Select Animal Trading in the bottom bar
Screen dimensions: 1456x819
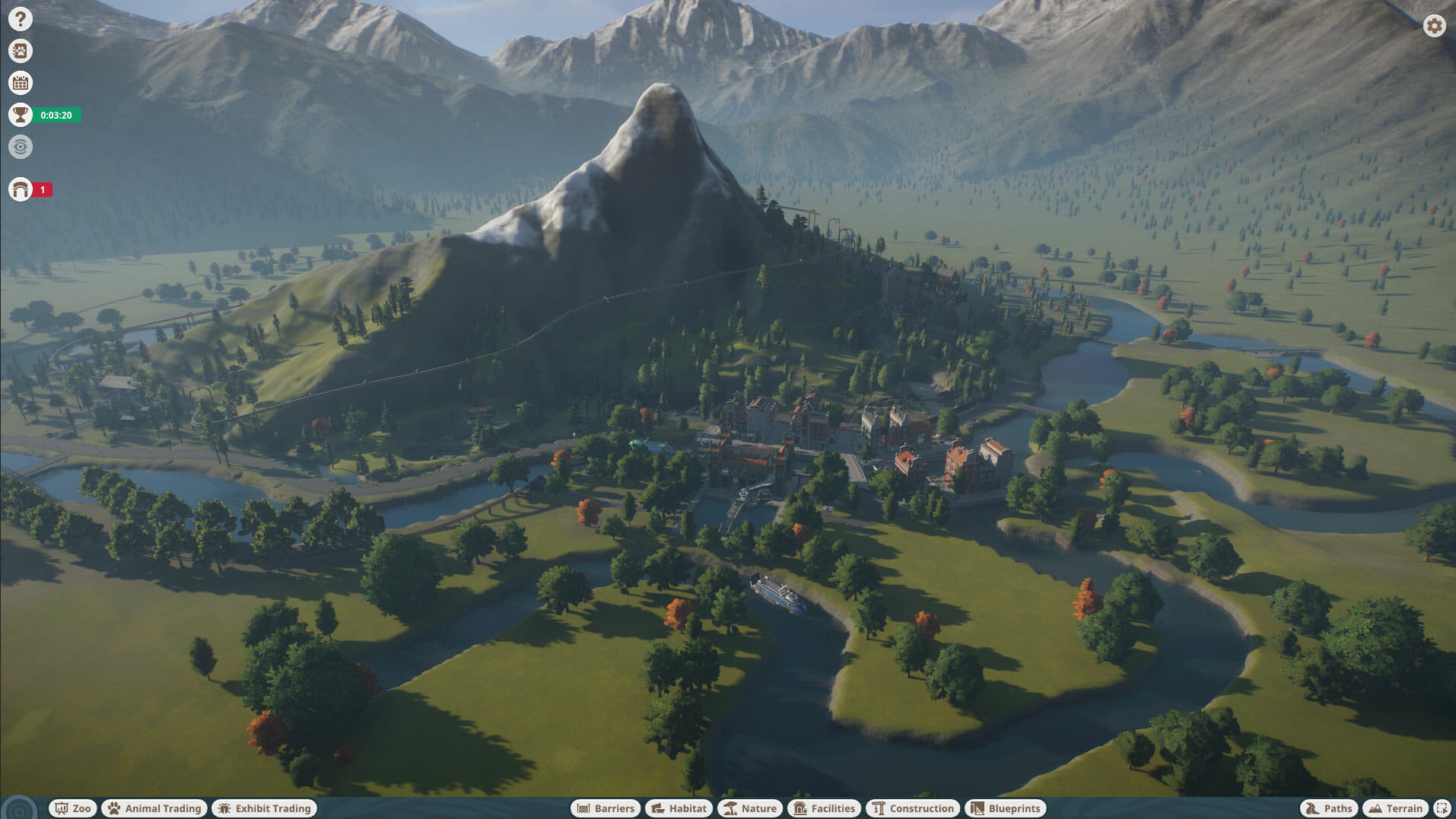tap(155, 808)
